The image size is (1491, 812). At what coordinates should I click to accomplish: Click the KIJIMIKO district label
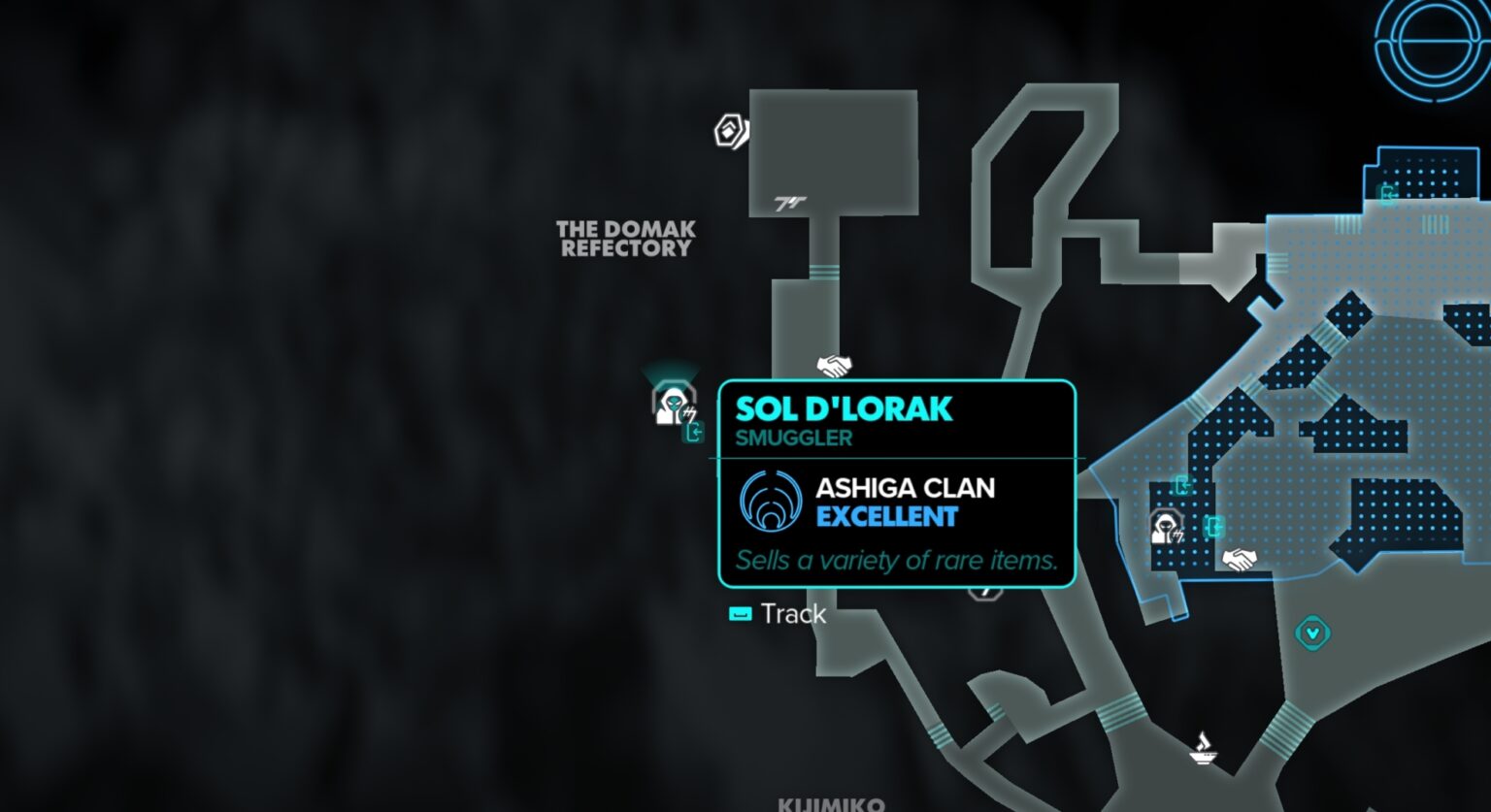833,806
